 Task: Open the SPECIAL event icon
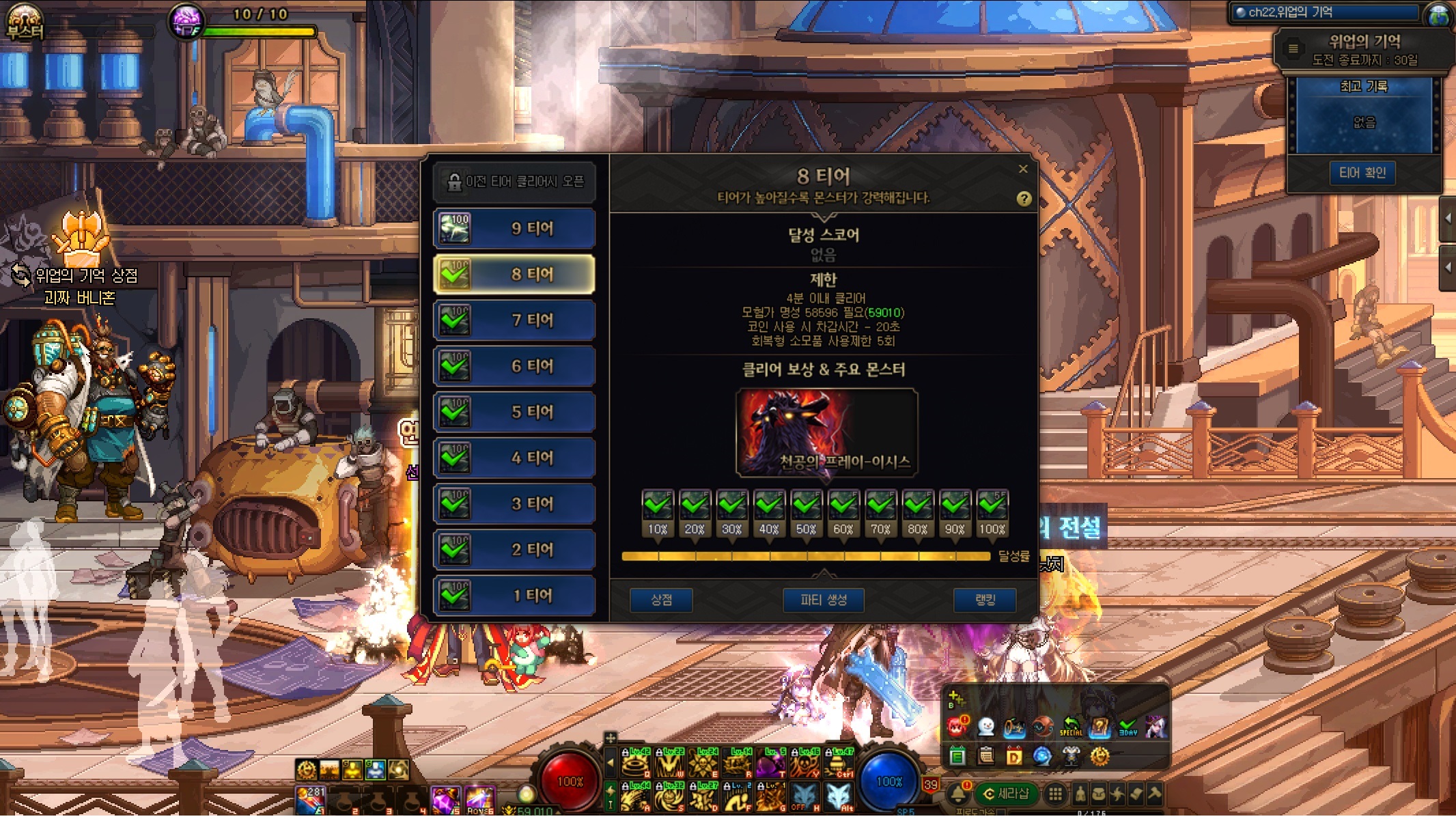coord(1071,726)
